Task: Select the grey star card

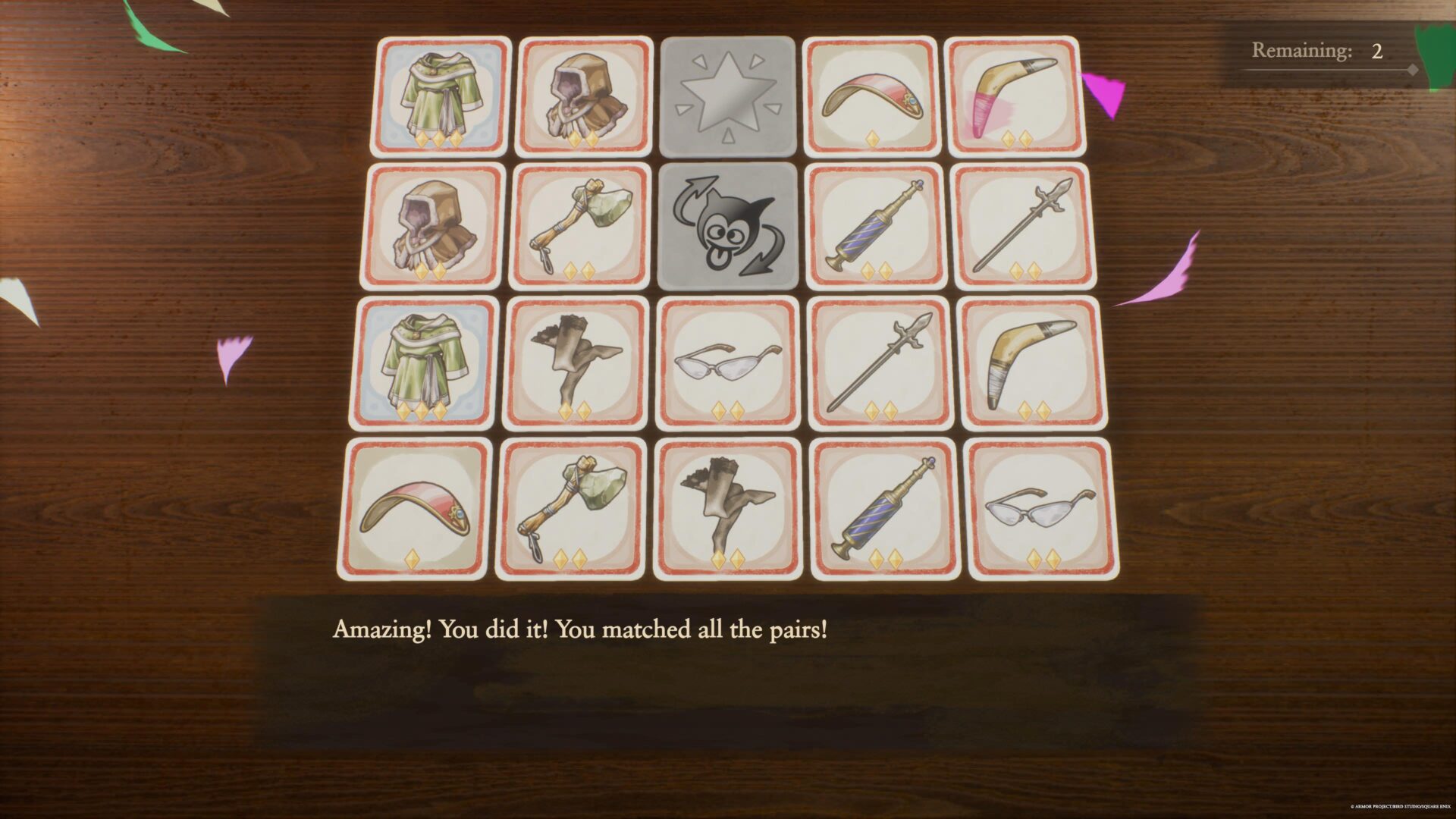Action: [x=727, y=97]
